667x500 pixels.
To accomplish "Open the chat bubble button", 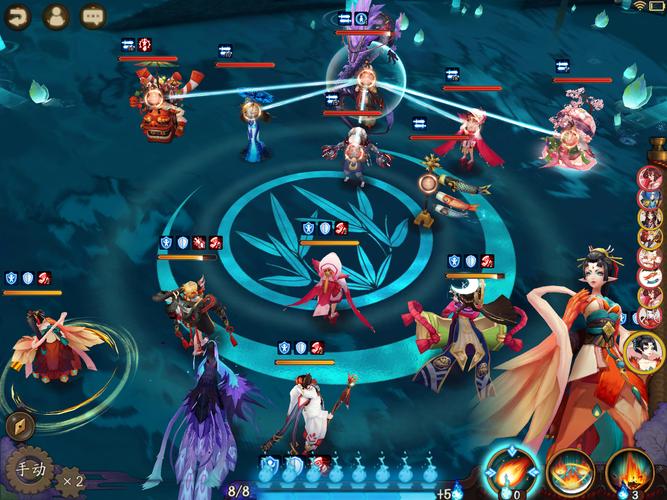I will click(93, 15).
